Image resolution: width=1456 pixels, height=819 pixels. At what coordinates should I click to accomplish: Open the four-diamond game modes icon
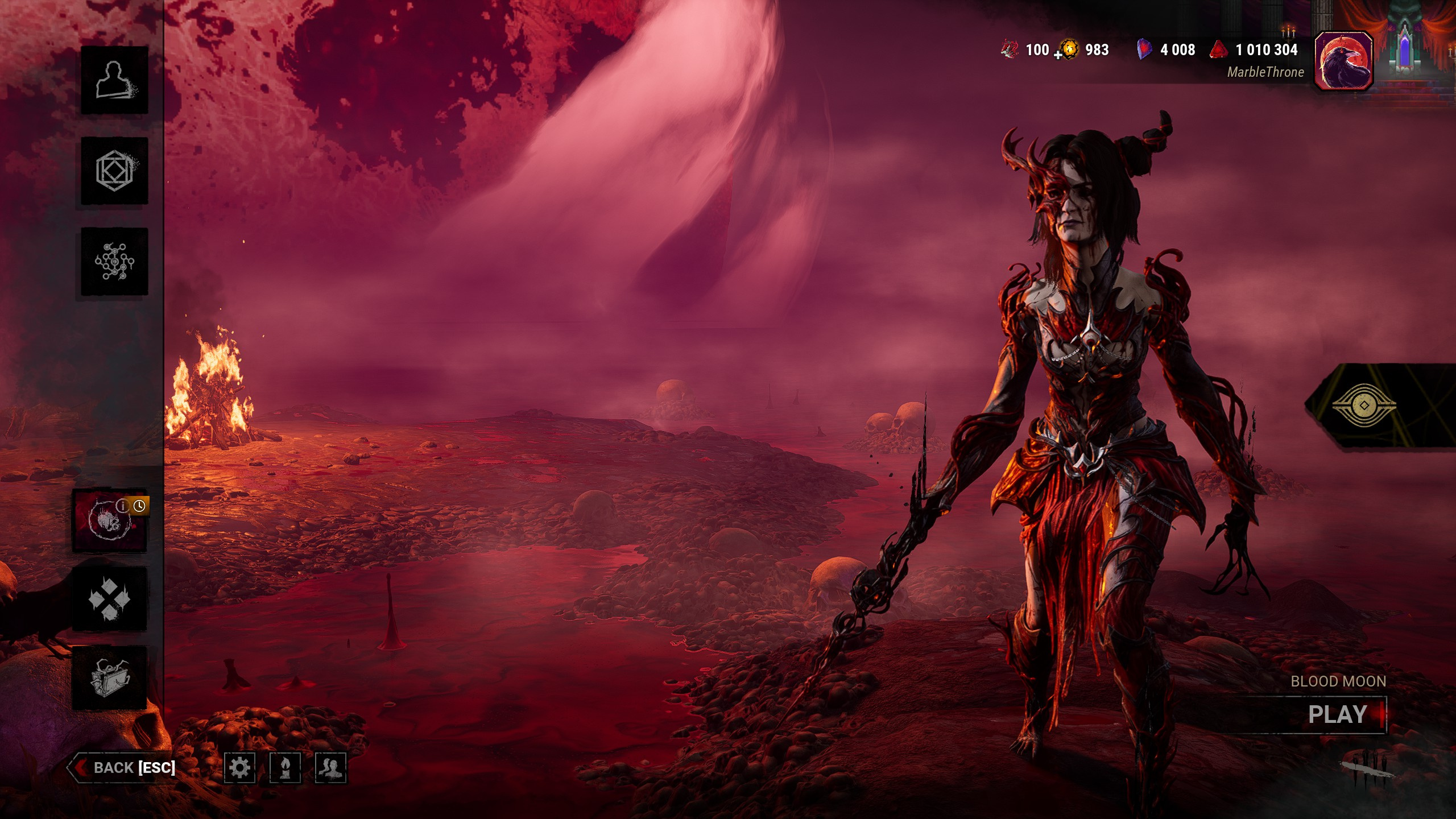pyautogui.click(x=109, y=598)
